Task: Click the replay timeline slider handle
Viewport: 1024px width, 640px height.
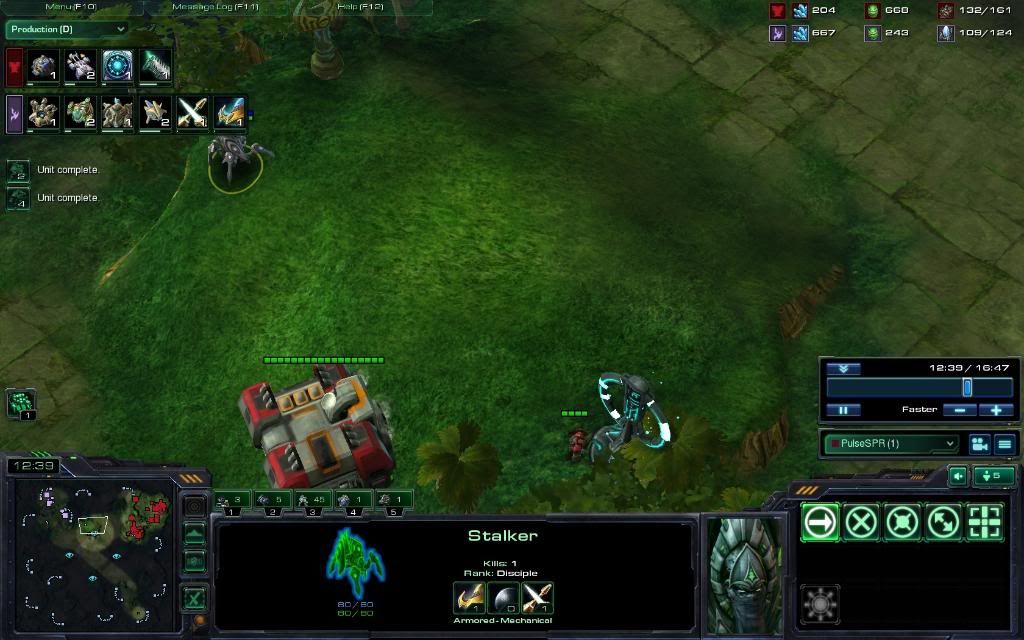Action: coord(967,387)
